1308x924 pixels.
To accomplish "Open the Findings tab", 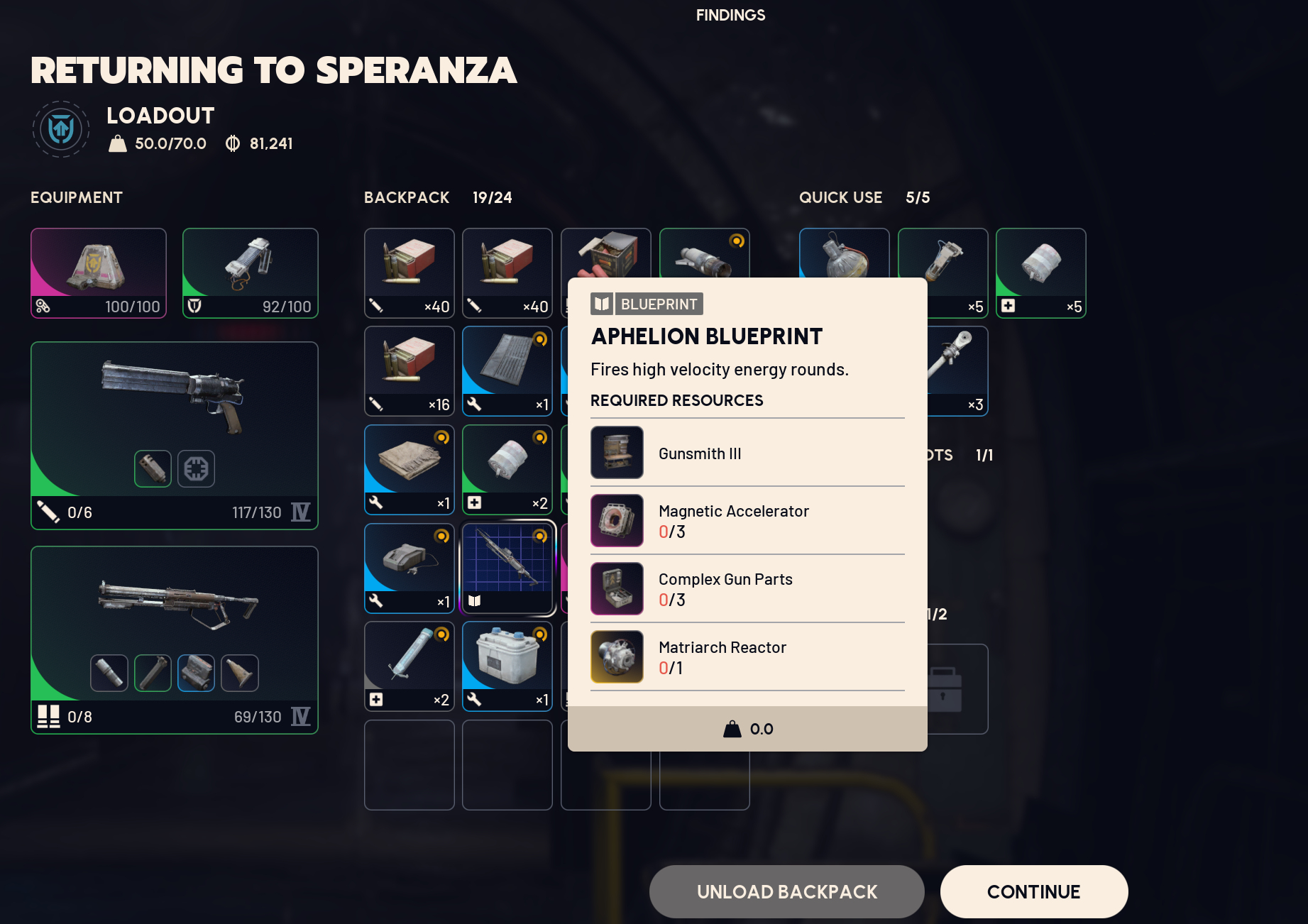I will pyautogui.click(x=730, y=15).
